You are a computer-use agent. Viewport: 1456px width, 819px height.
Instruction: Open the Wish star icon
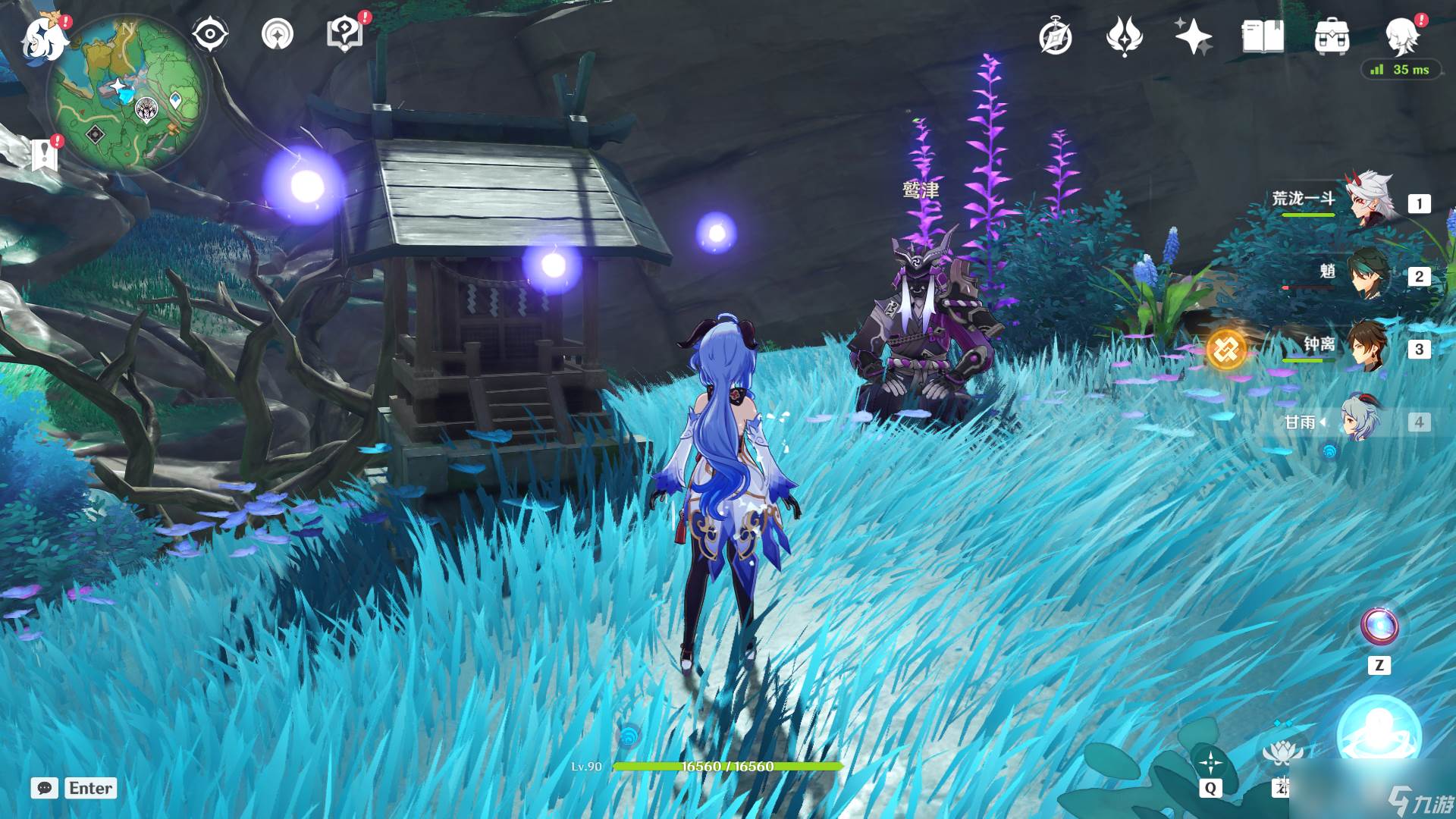(1193, 37)
